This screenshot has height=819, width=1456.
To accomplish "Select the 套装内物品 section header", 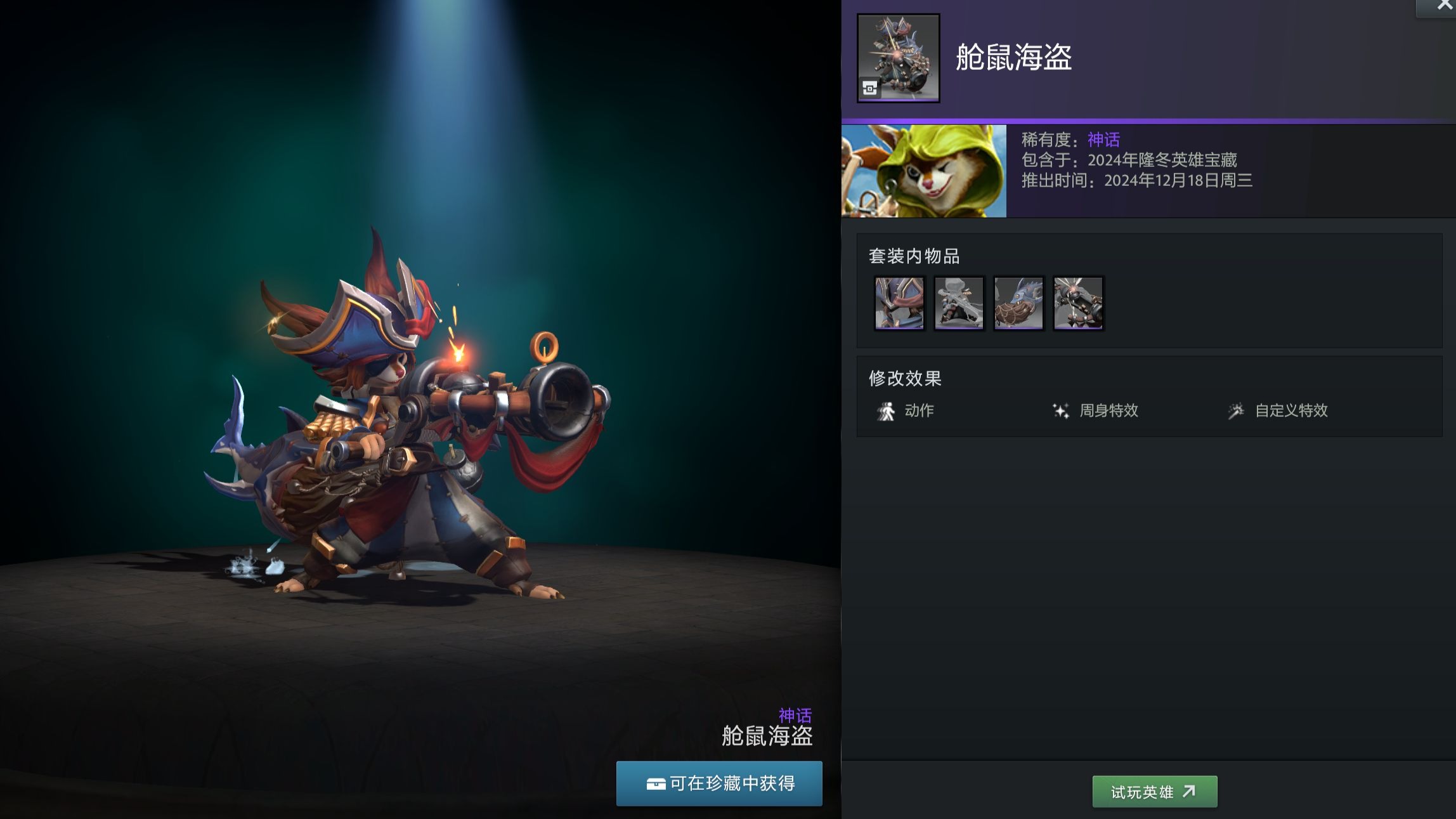I will click(914, 257).
